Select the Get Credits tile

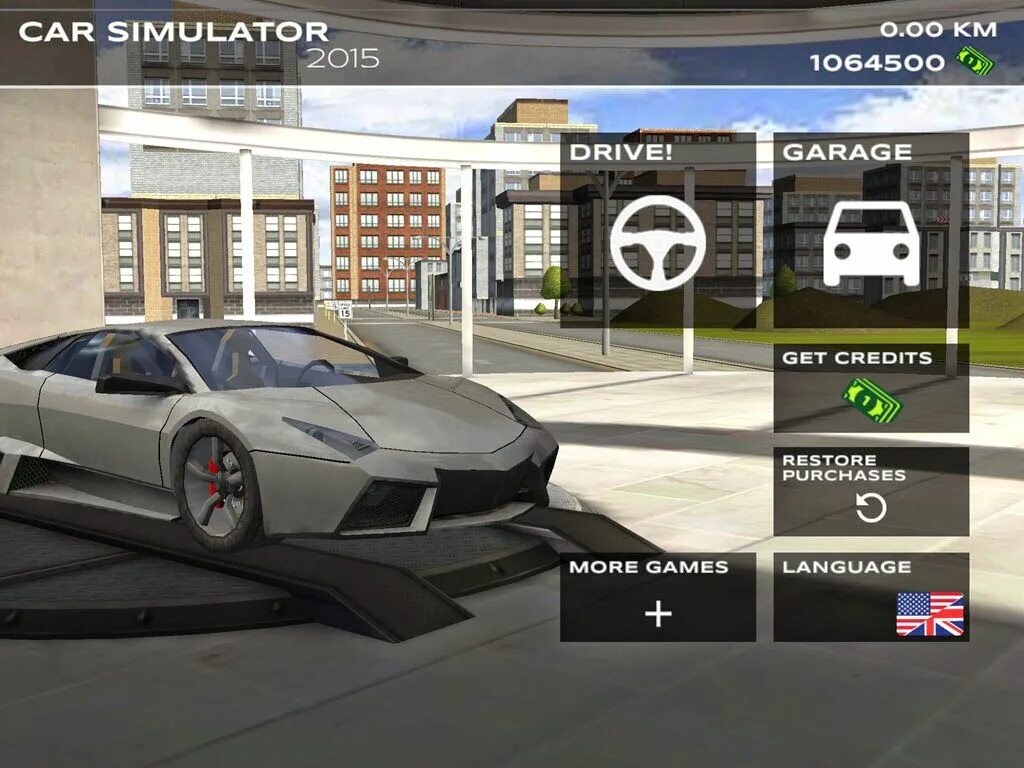coord(870,388)
